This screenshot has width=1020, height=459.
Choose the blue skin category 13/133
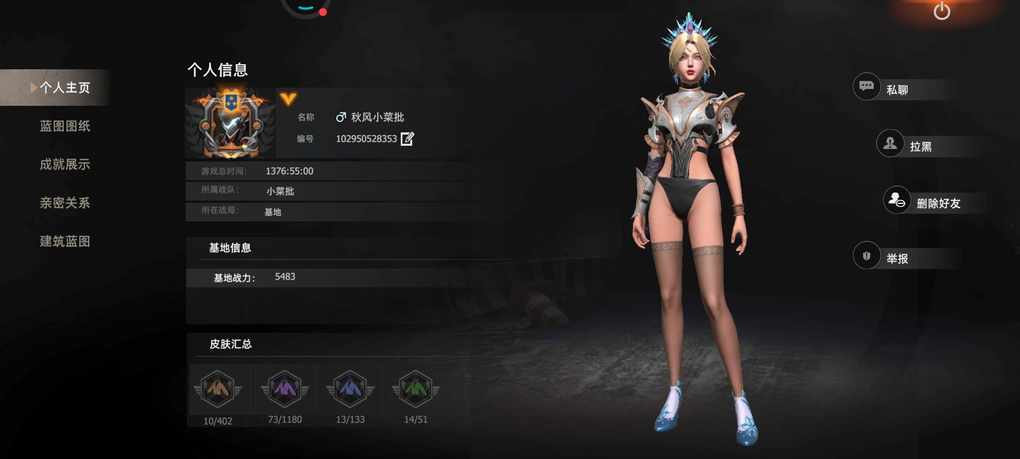pyautogui.click(x=349, y=388)
